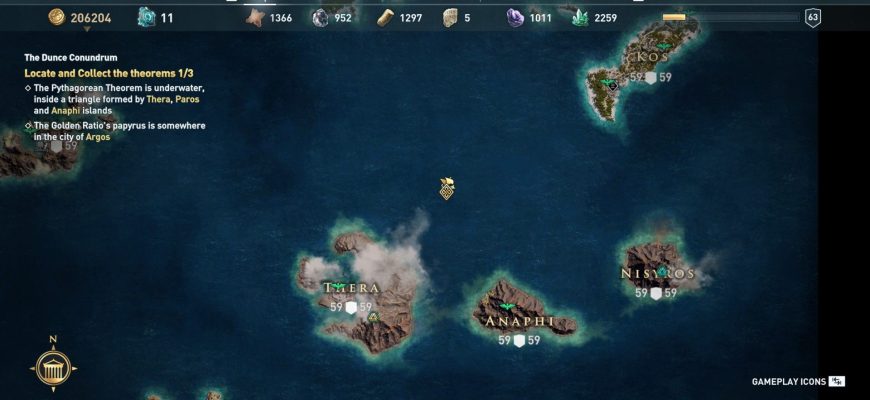Choose the location marker on Nisyros island

(x=662, y=271)
